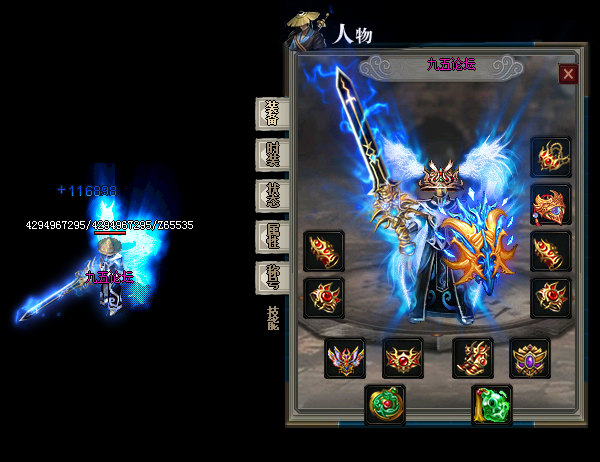This screenshot has width=600, height=462.
Task: Click the golden mask equipment slot
Action: coord(550,205)
